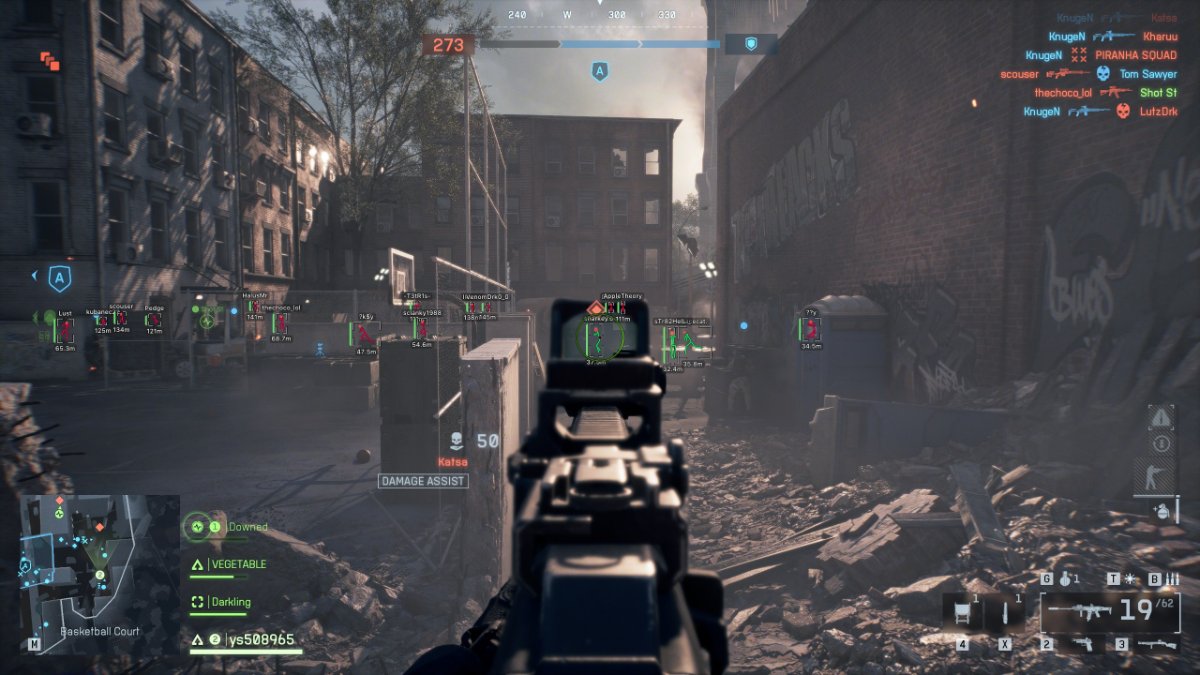The height and width of the screenshot is (675, 1200).
Task: Click the blue shield team icon
Action: (751, 44)
